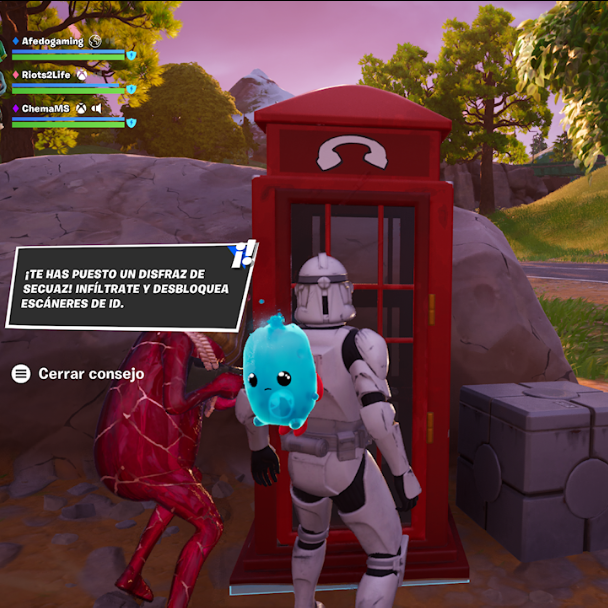Click the henchman disguise tip box

coord(126,288)
